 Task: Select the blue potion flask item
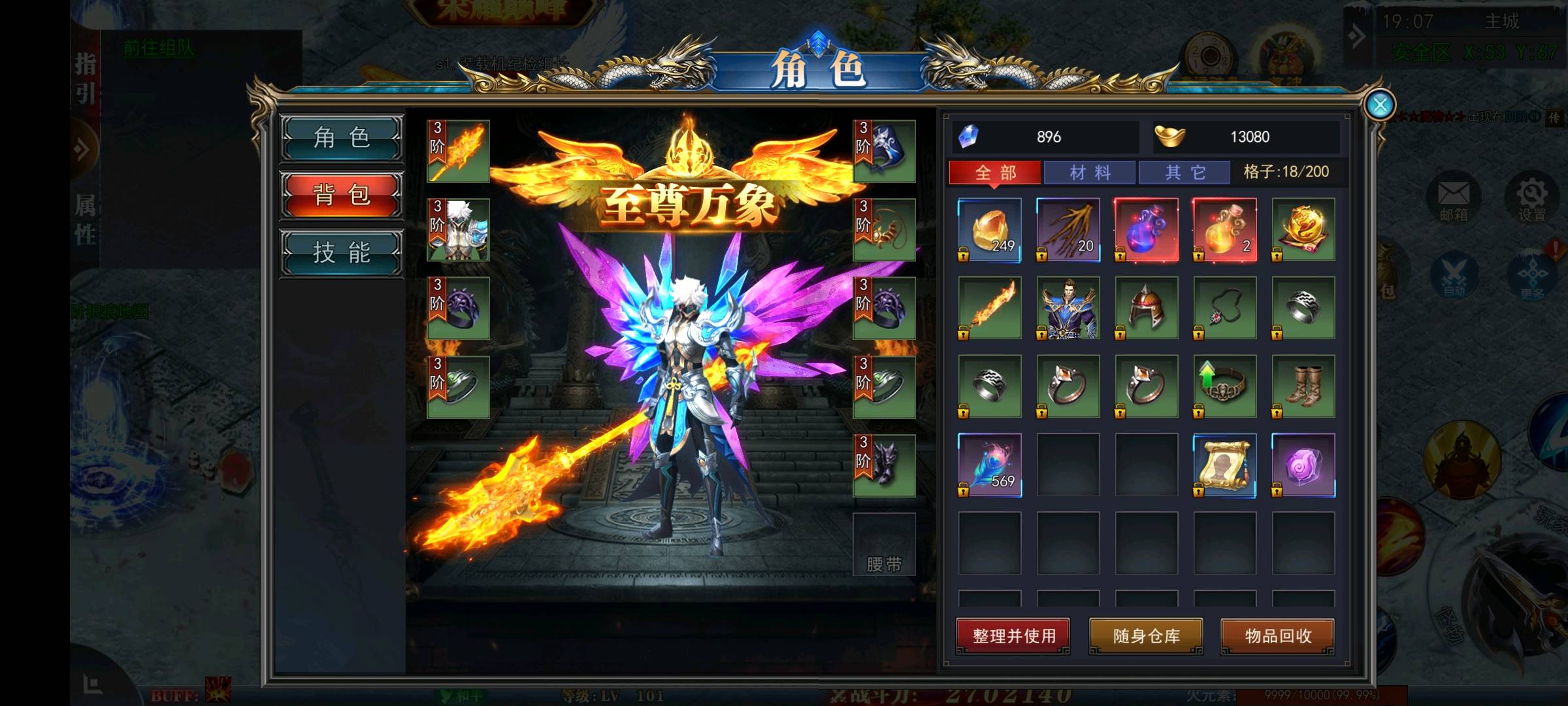coord(1147,230)
